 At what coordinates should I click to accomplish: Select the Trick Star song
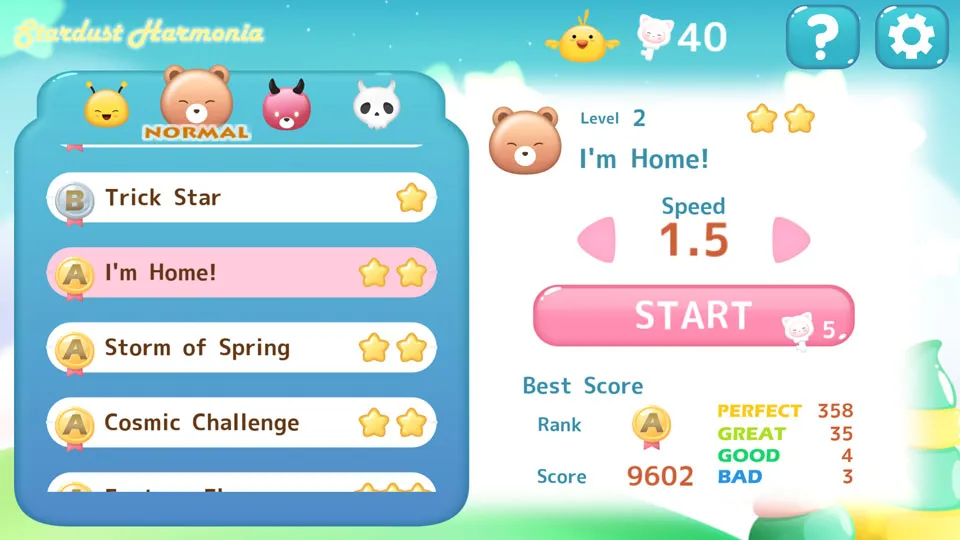coord(241,198)
